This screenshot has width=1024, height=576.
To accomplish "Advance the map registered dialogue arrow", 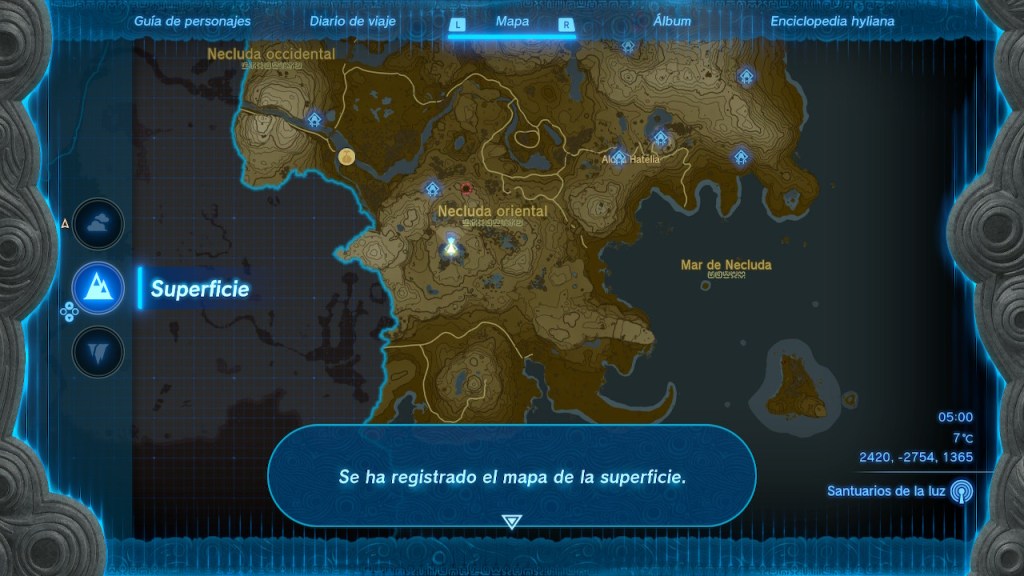I will [x=512, y=521].
